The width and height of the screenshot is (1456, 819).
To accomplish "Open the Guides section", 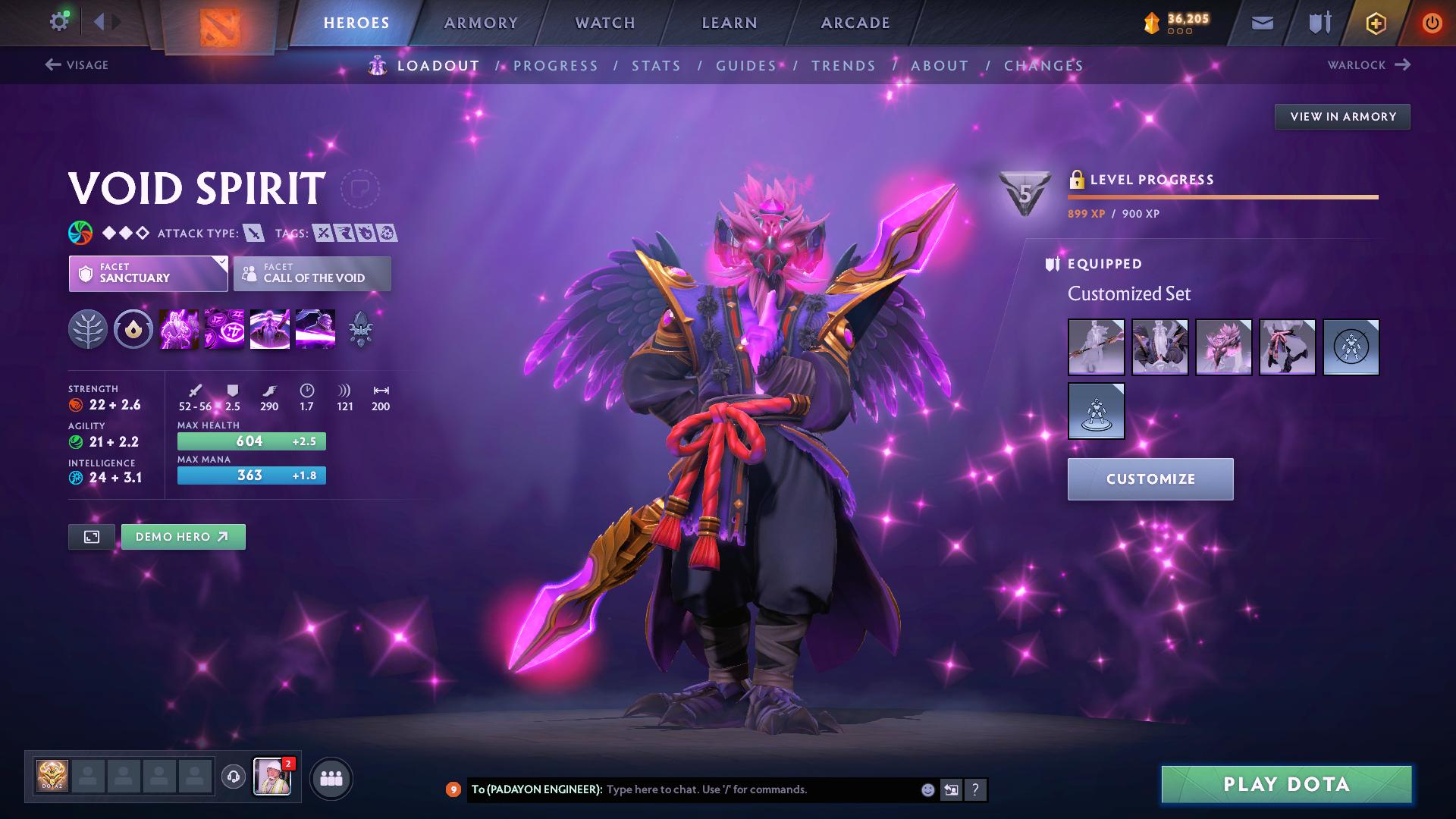I will coord(746,66).
